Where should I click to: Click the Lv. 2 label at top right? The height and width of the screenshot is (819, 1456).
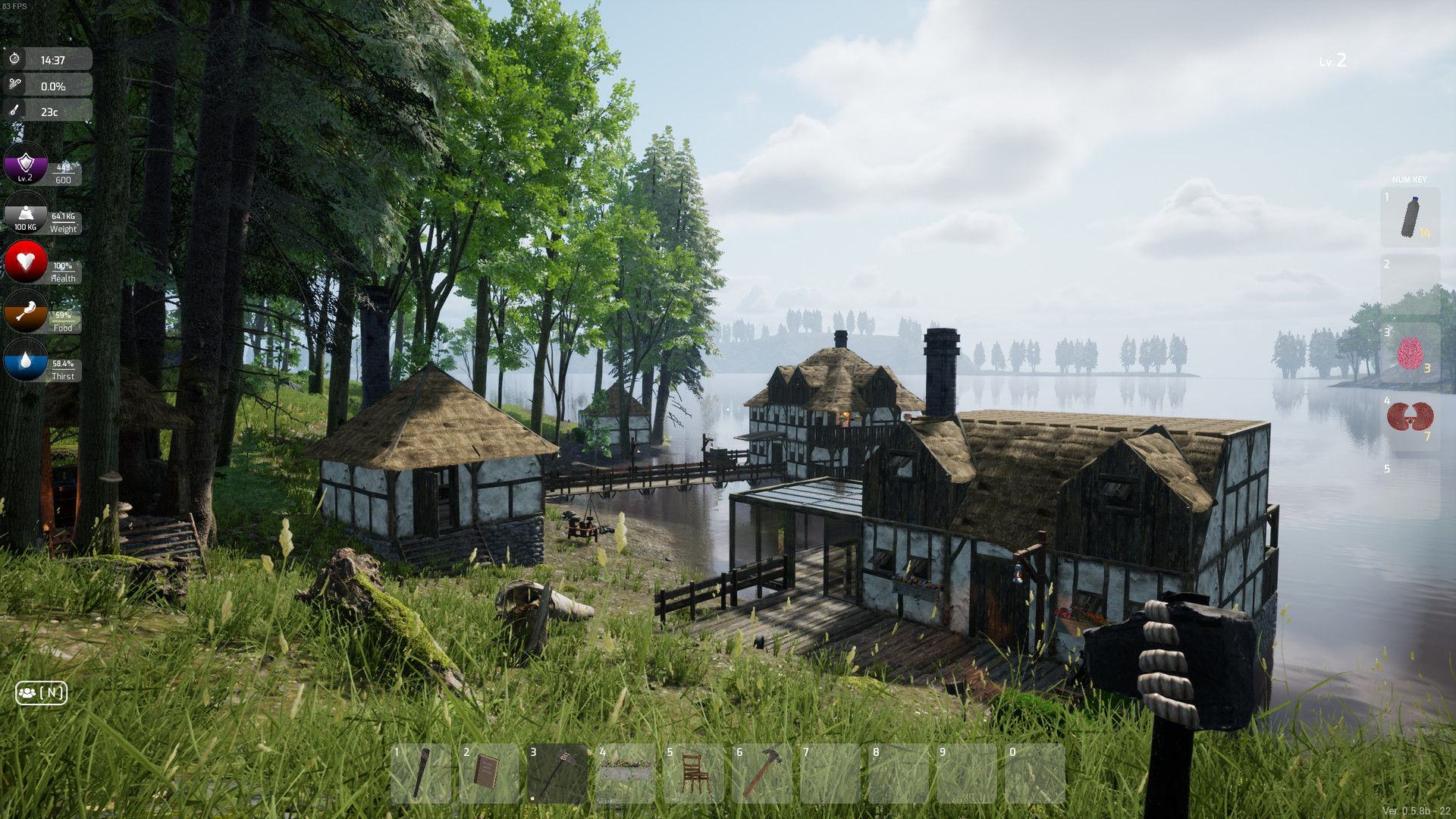[1333, 61]
